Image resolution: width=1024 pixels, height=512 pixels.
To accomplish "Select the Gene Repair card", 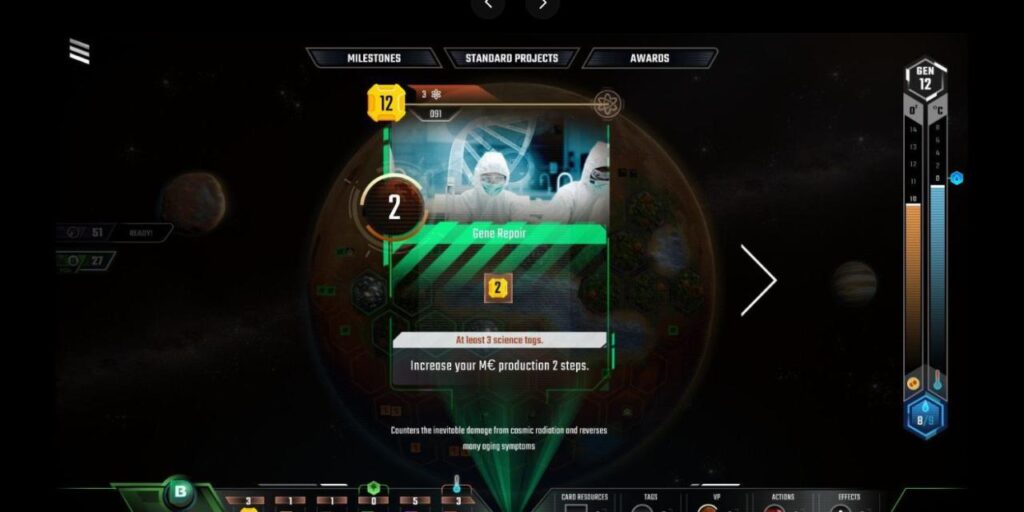I will click(498, 240).
